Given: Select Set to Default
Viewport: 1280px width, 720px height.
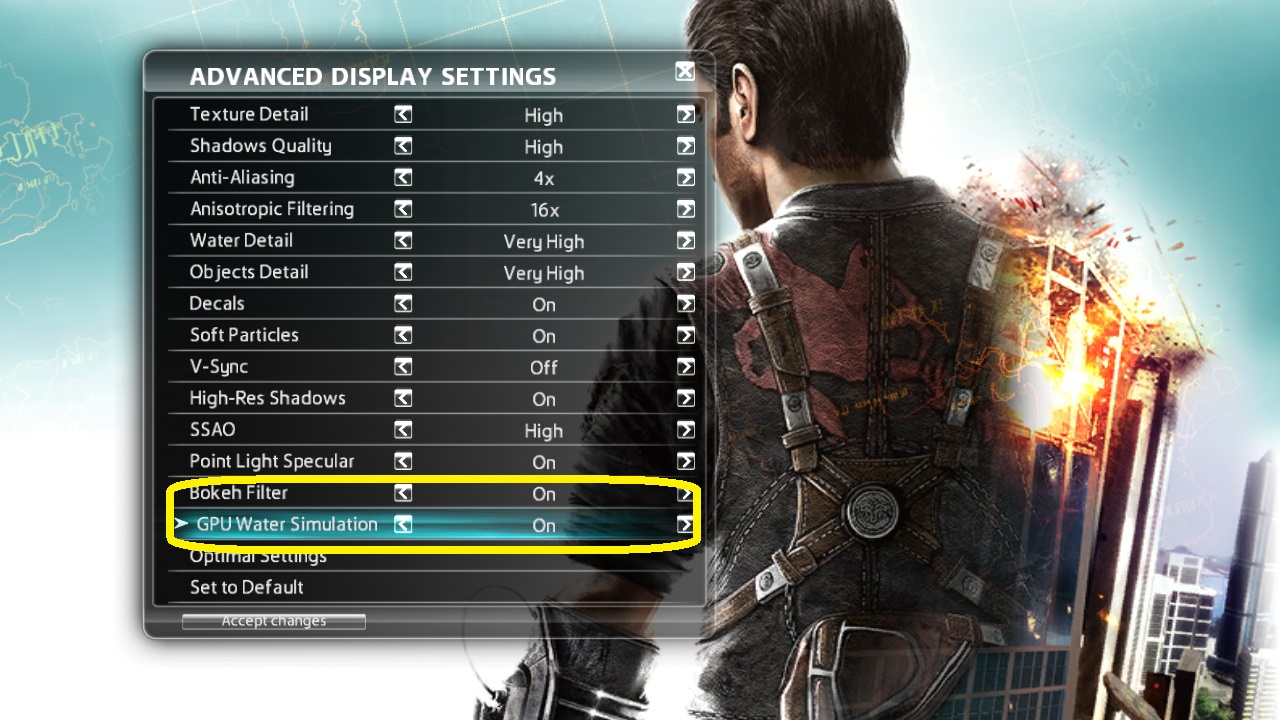Looking at the screenshot, I should pyautogui.click(x=247, y=587).
